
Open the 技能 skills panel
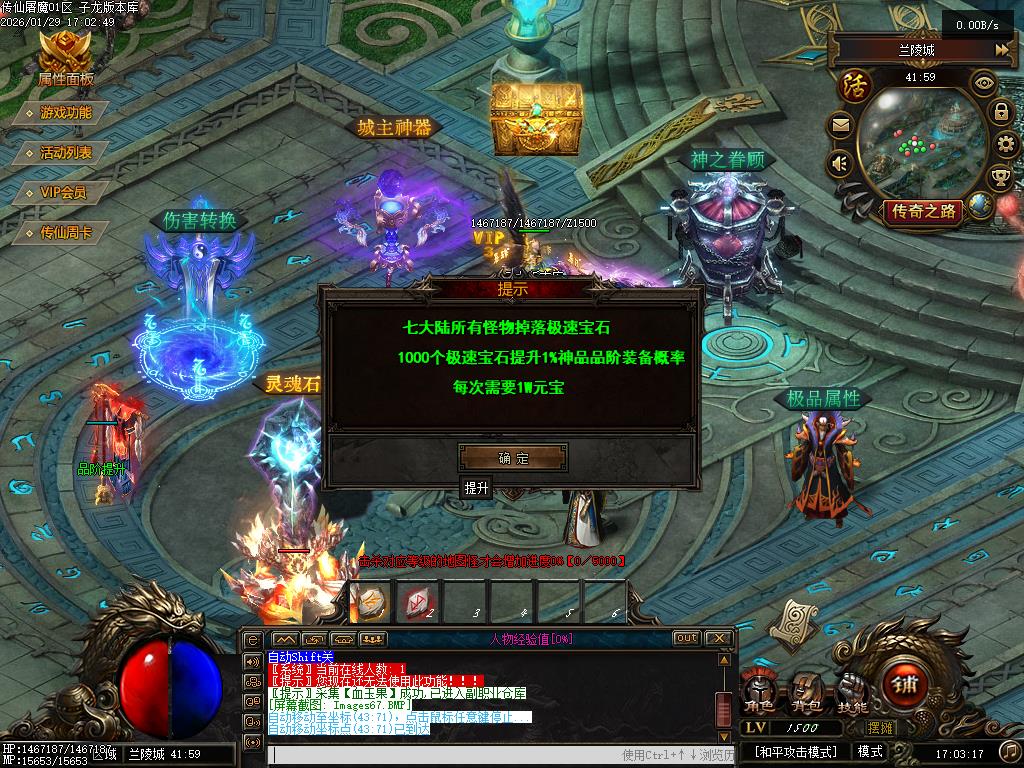tap(852, 692)
